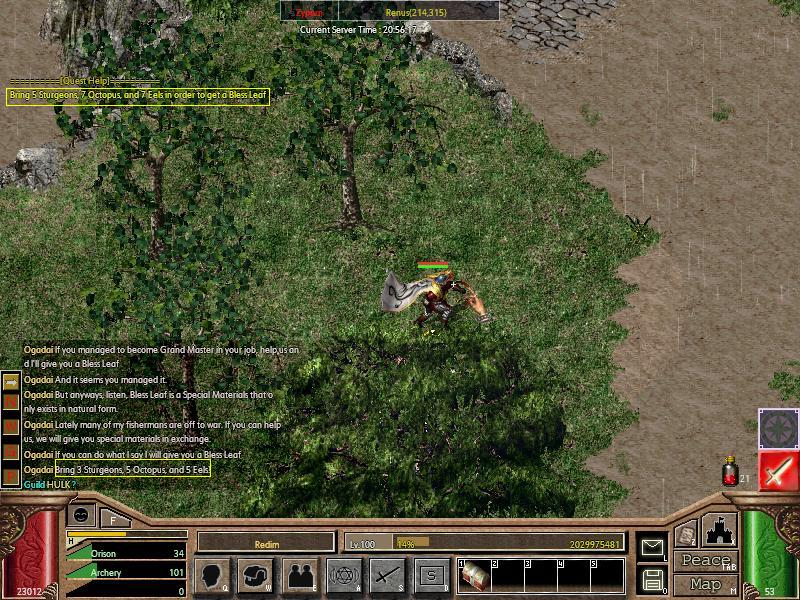Open the hexagram magic button
Screen dimensions: 800x600
[x=343, y=575]
